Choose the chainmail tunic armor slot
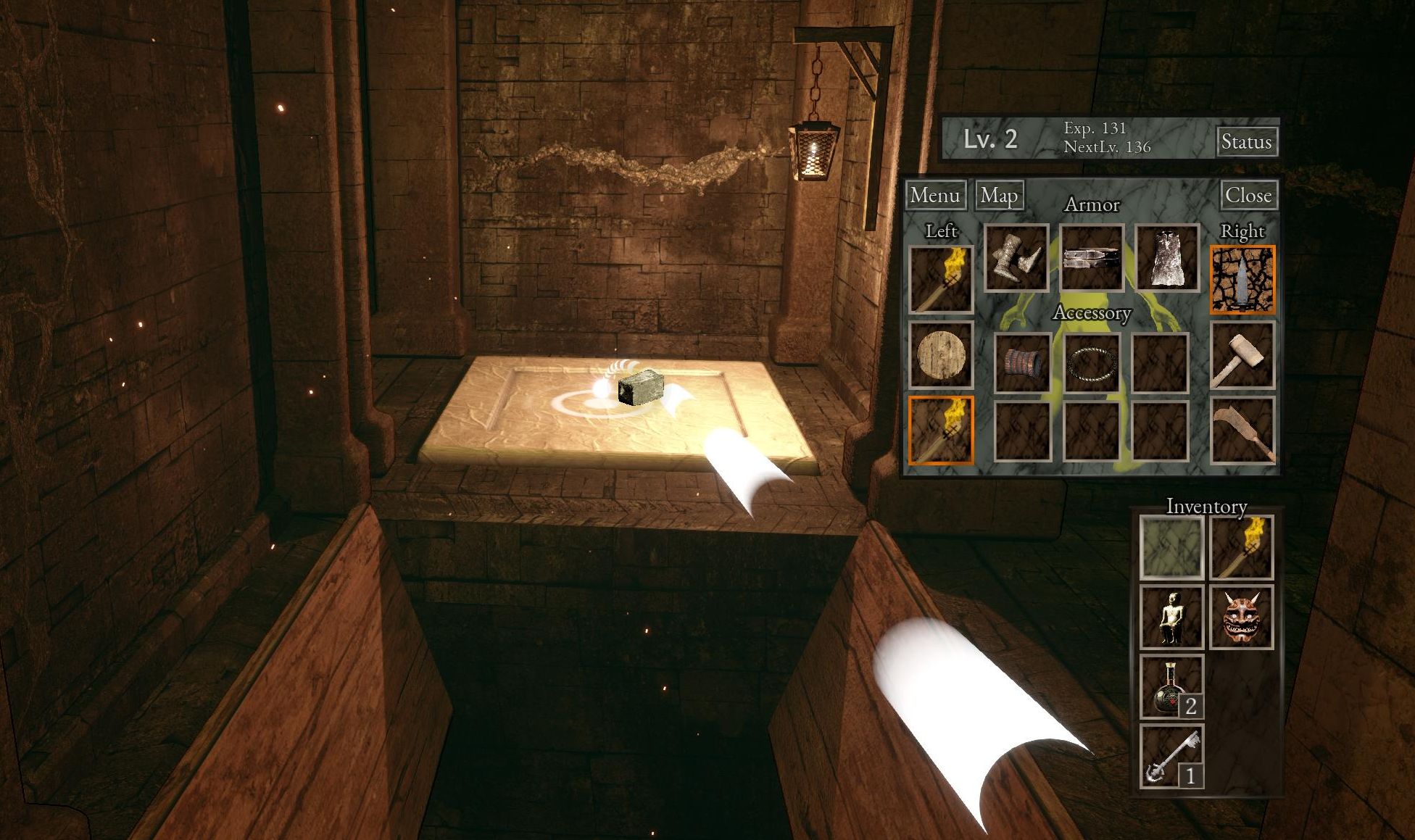Screen dimensions: 1415x840 [1167, 257]
